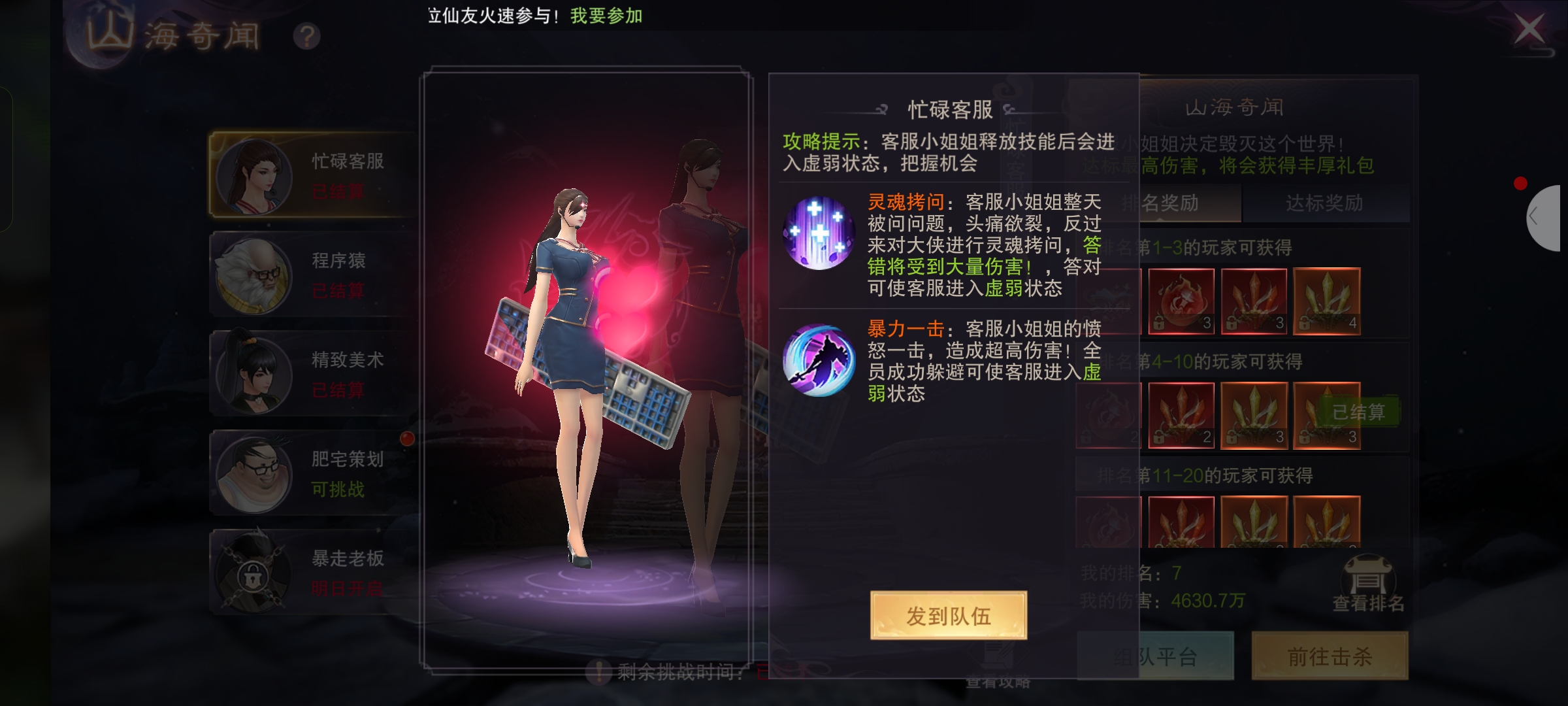Screen dimensions: 1568x706
Task: Select the 忙碌客服 boss entry
Action: coord(312,175)
